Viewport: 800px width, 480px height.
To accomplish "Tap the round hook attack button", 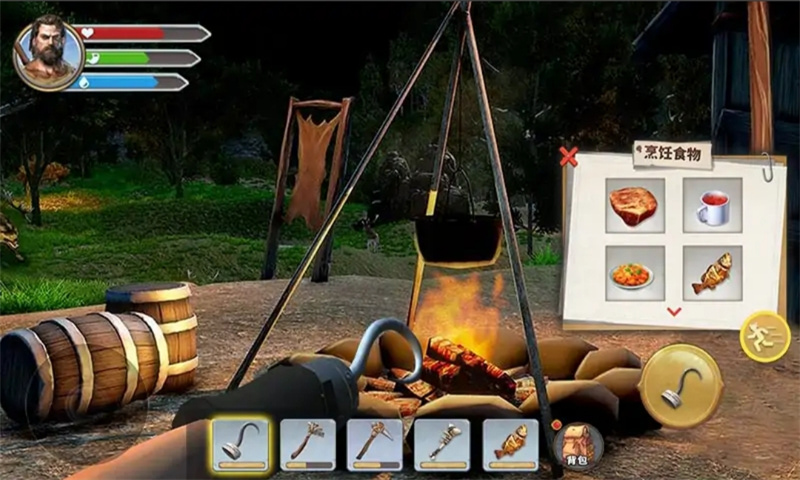I will pos(680,388).
